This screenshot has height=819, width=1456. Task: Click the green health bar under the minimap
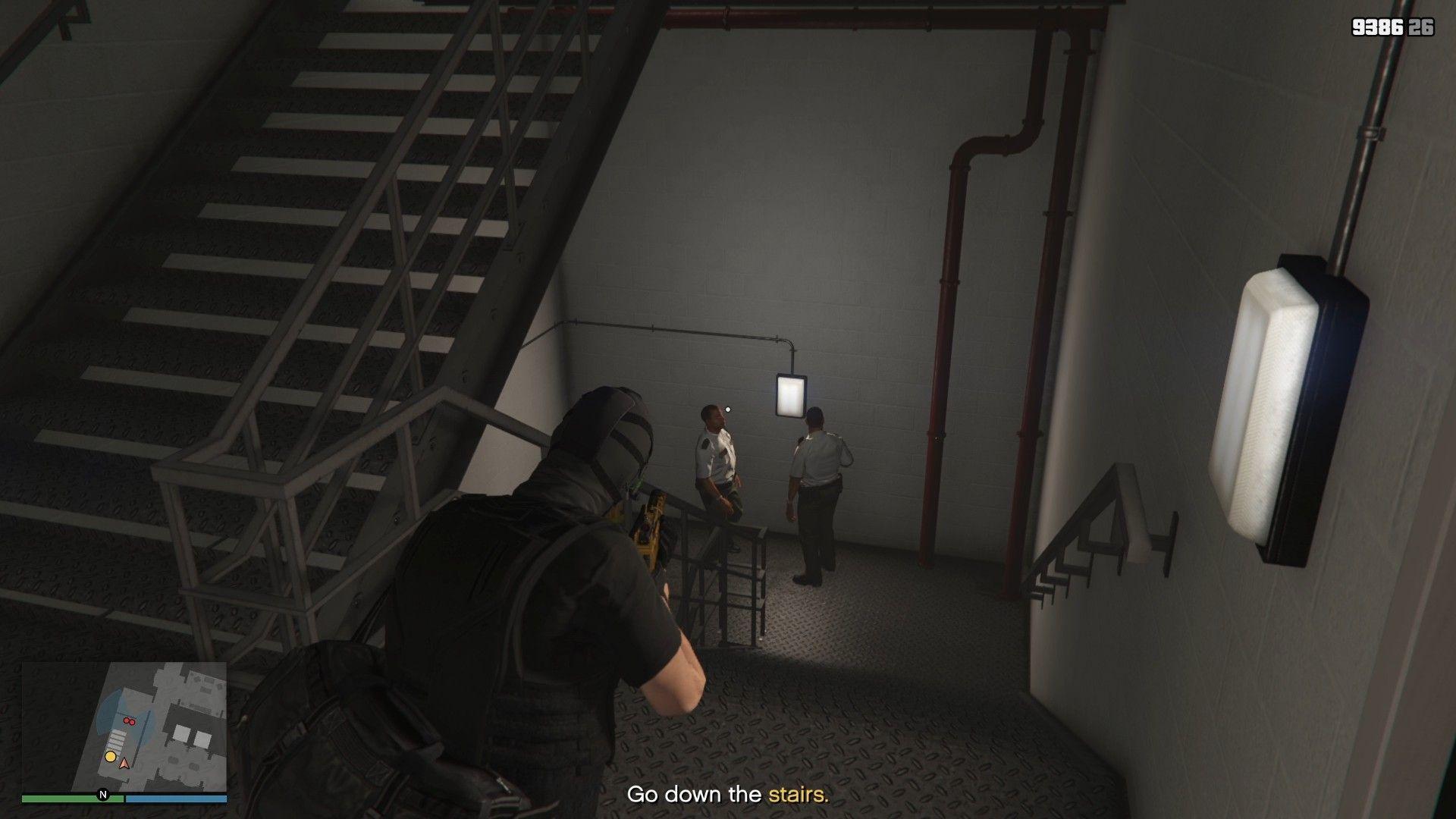pyautogui.click(x=72, y=799)
